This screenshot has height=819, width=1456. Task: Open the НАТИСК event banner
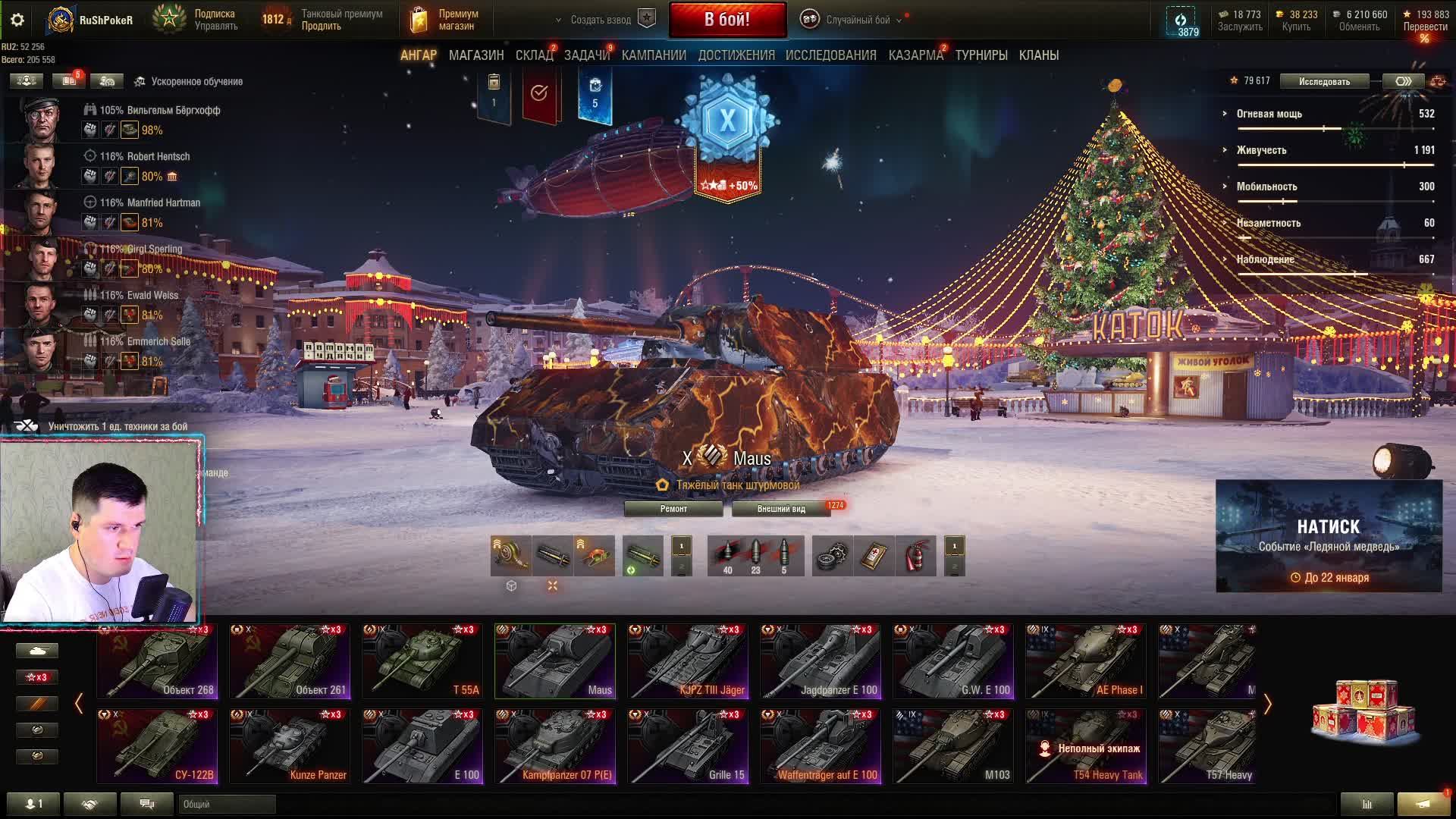tap(1329, 536)
